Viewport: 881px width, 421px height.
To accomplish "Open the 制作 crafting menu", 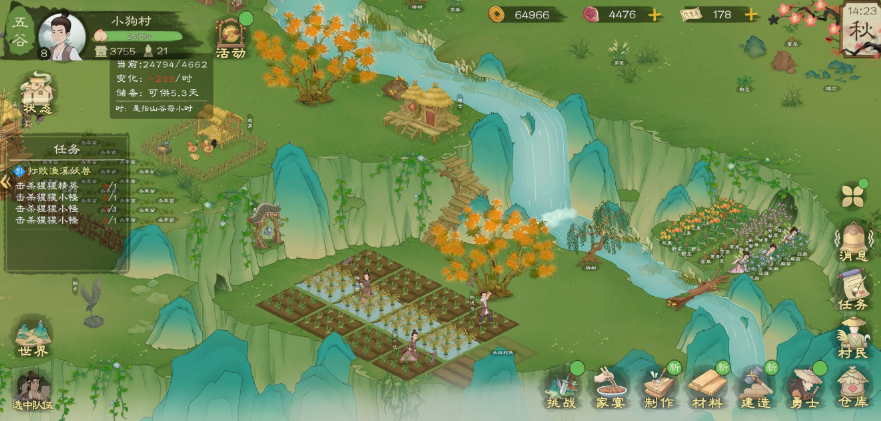I will (x=659, y=388).
